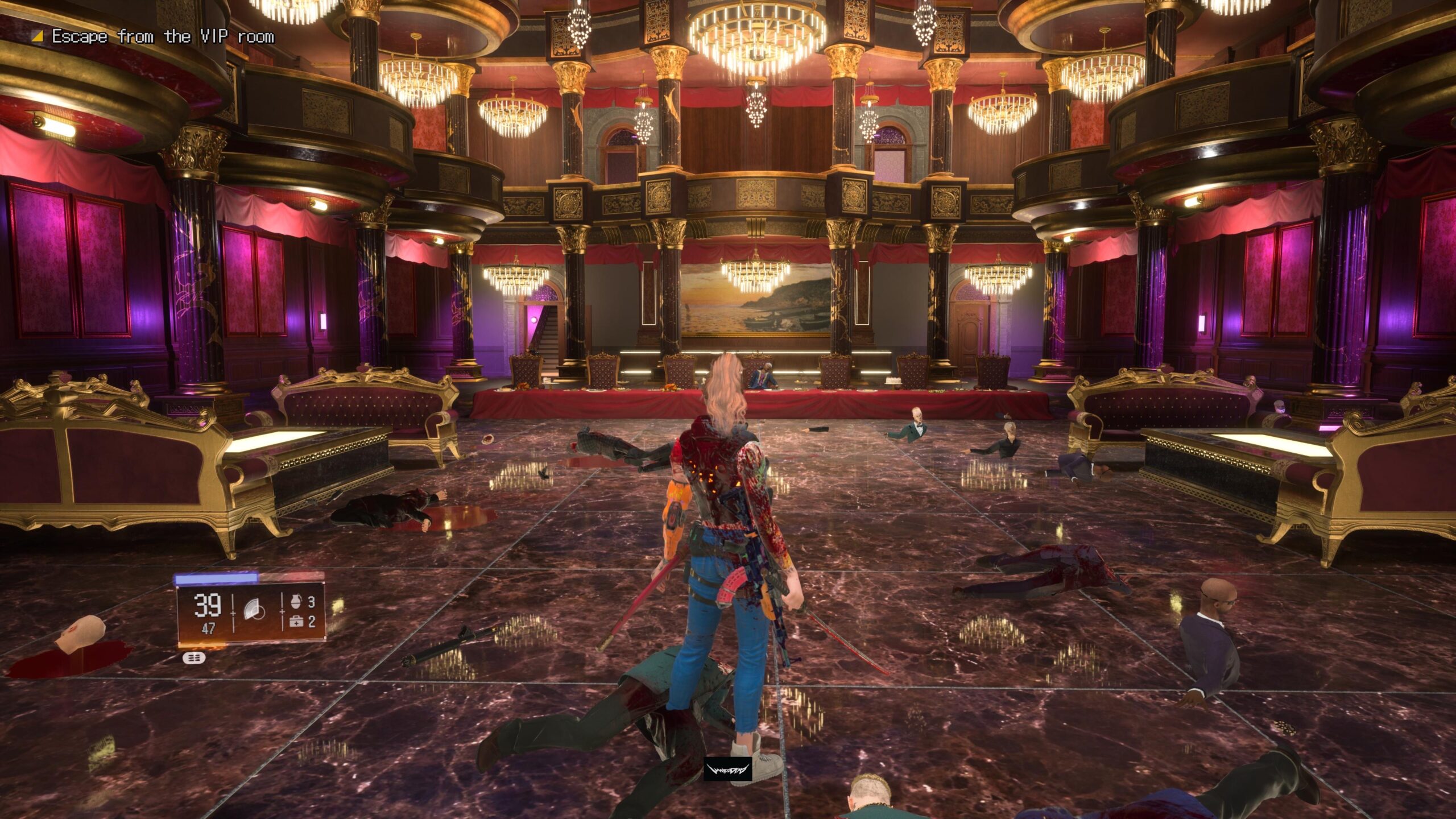The image size is (1456, 819).
Task: Click the yellow objective triangle marker
Action: (x=38, y=35)
